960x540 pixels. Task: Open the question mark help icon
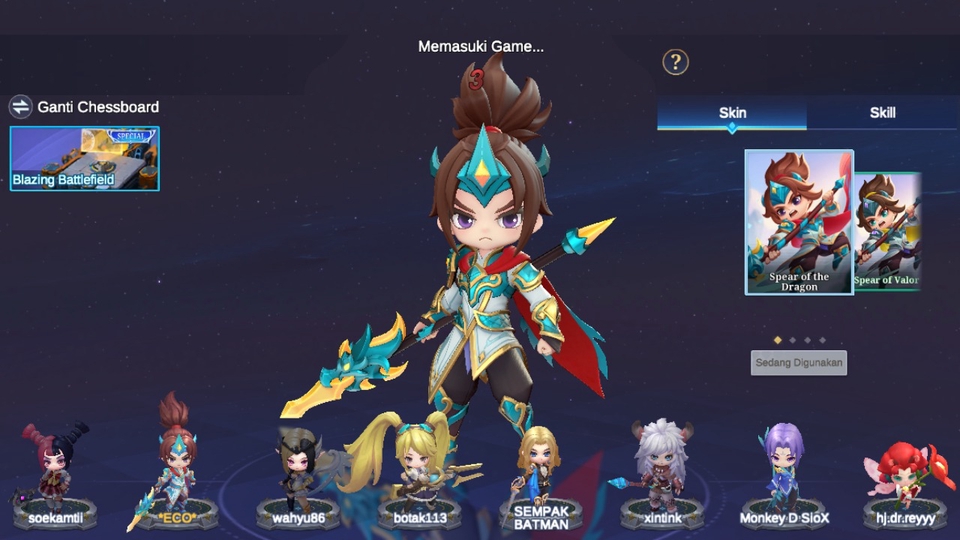[x=675, y=62]
